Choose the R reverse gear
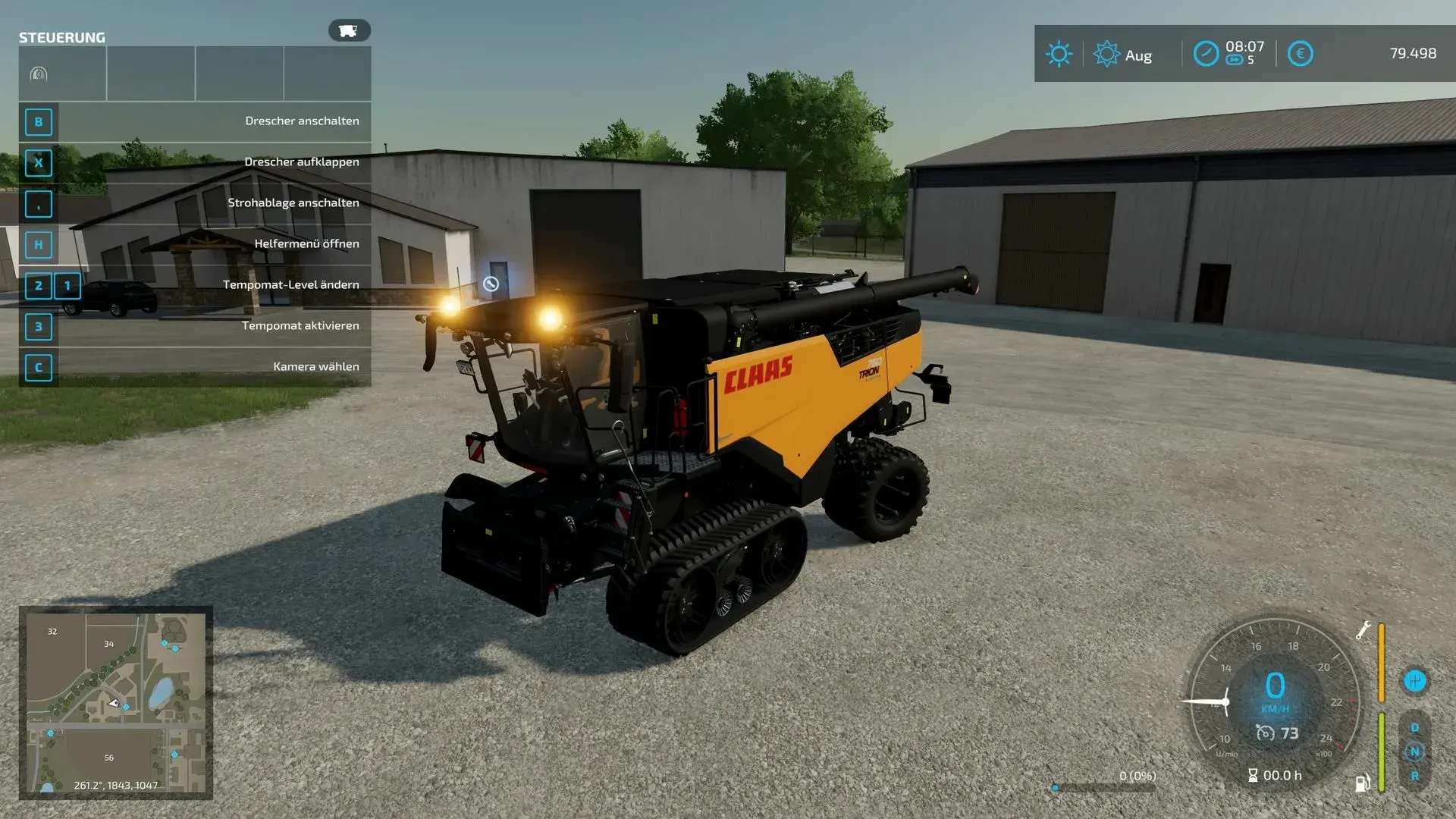The height and width of the screenshot is (819, 1456). [1414, 776]
